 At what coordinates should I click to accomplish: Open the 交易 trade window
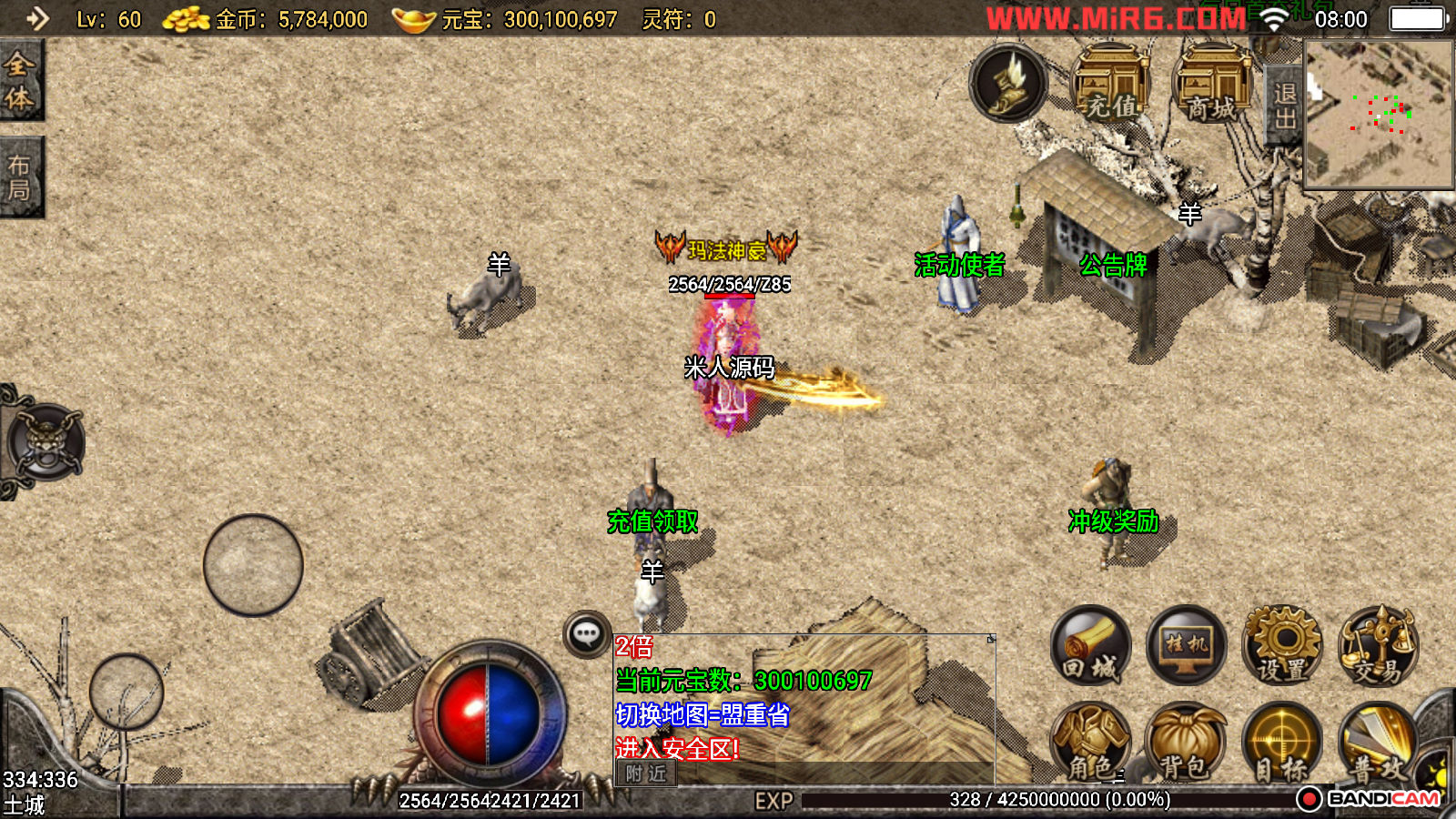click(1379, 645)
